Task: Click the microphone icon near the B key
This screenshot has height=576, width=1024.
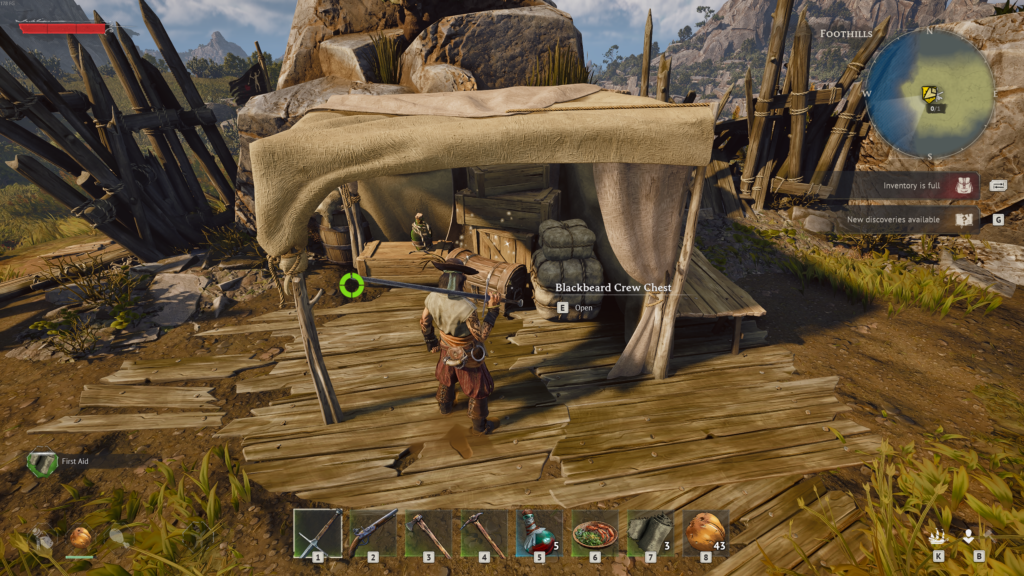Action: click(x=968, y=536)
